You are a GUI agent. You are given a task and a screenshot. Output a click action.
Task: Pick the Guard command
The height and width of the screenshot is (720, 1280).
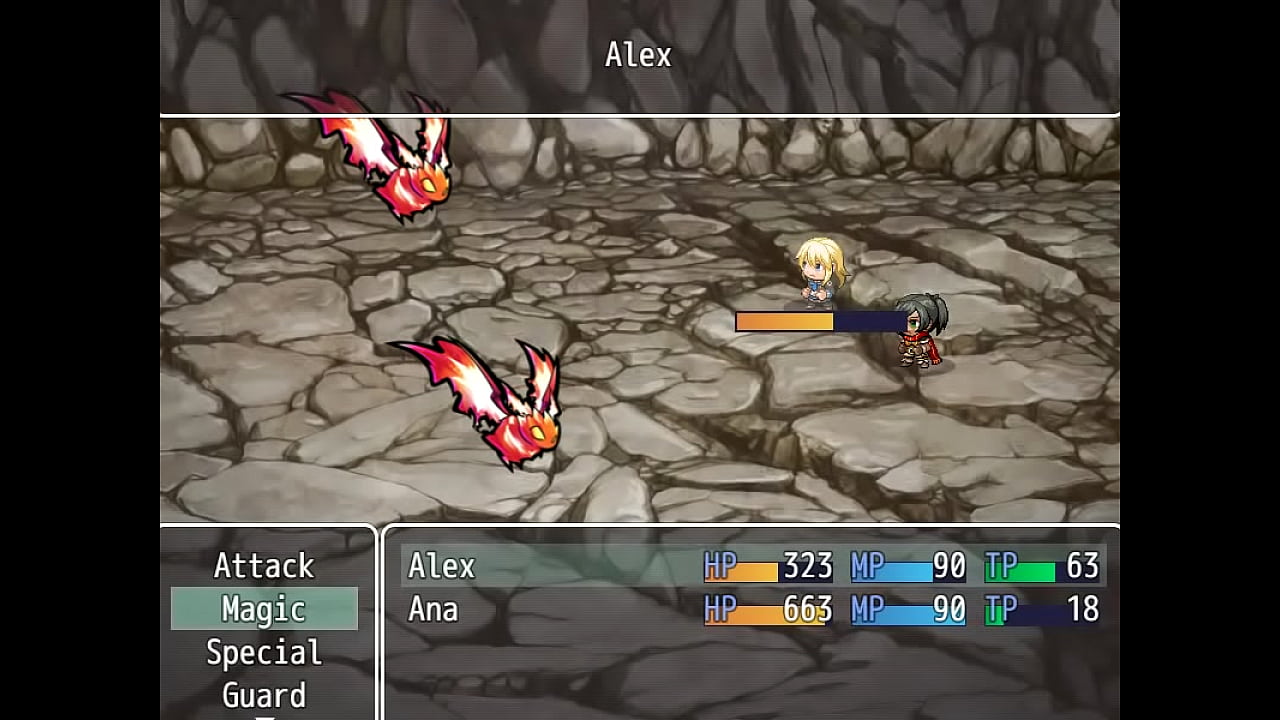pyautogui.click(x=264, y=694)
